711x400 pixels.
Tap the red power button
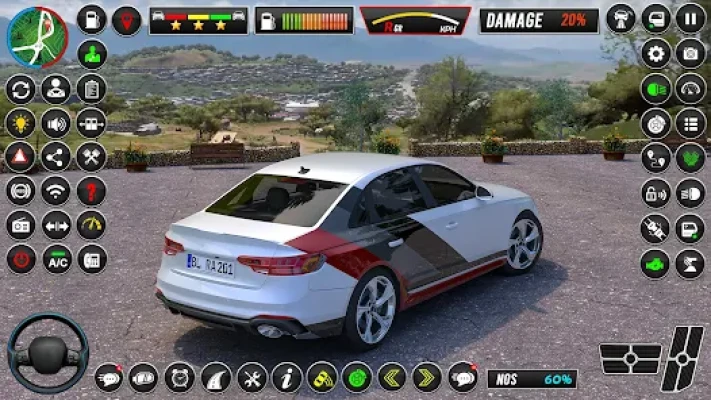click(20, 259)
